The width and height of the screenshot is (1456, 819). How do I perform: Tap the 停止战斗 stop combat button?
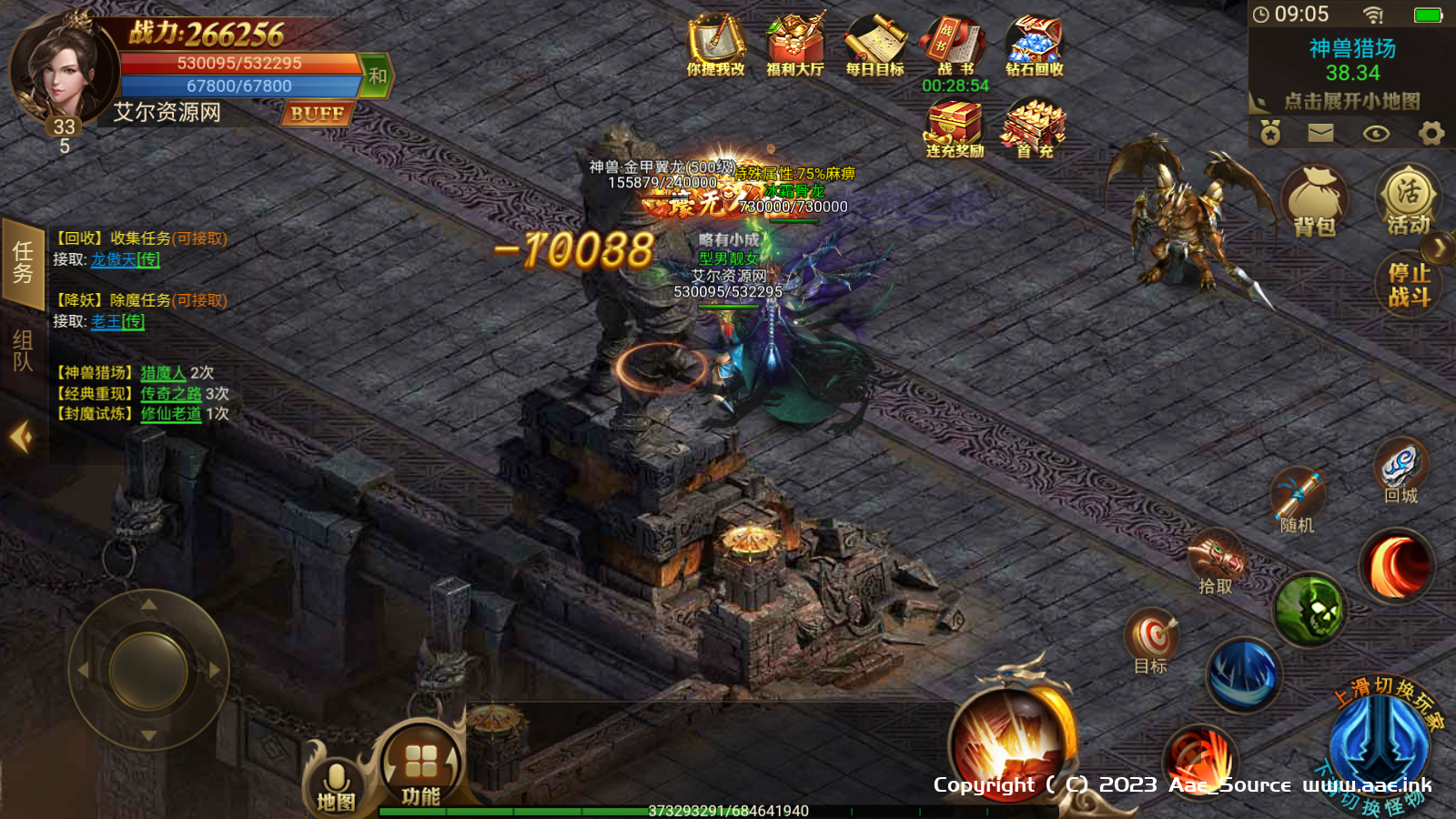[x=1409, y=285]
